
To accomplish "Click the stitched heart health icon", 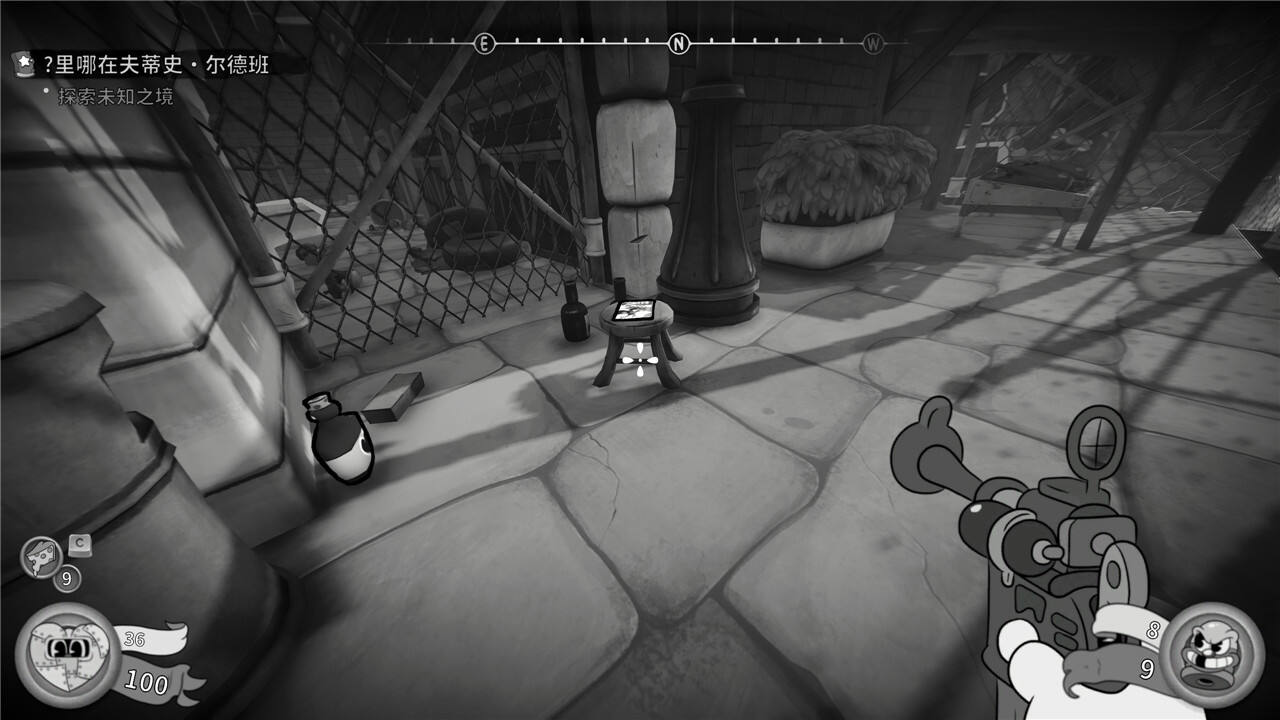I will click(67, 653).
